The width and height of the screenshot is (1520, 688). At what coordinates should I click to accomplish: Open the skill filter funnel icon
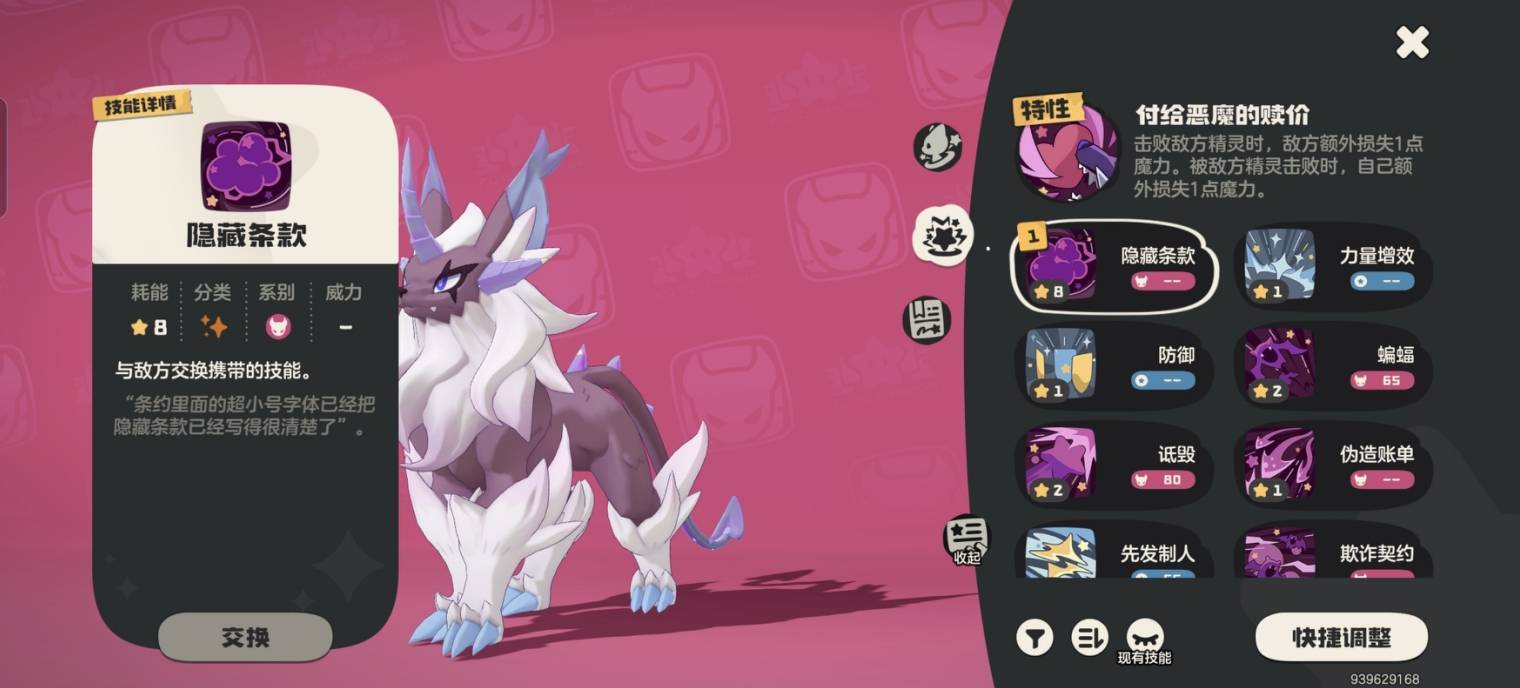tap(1035, 637)
